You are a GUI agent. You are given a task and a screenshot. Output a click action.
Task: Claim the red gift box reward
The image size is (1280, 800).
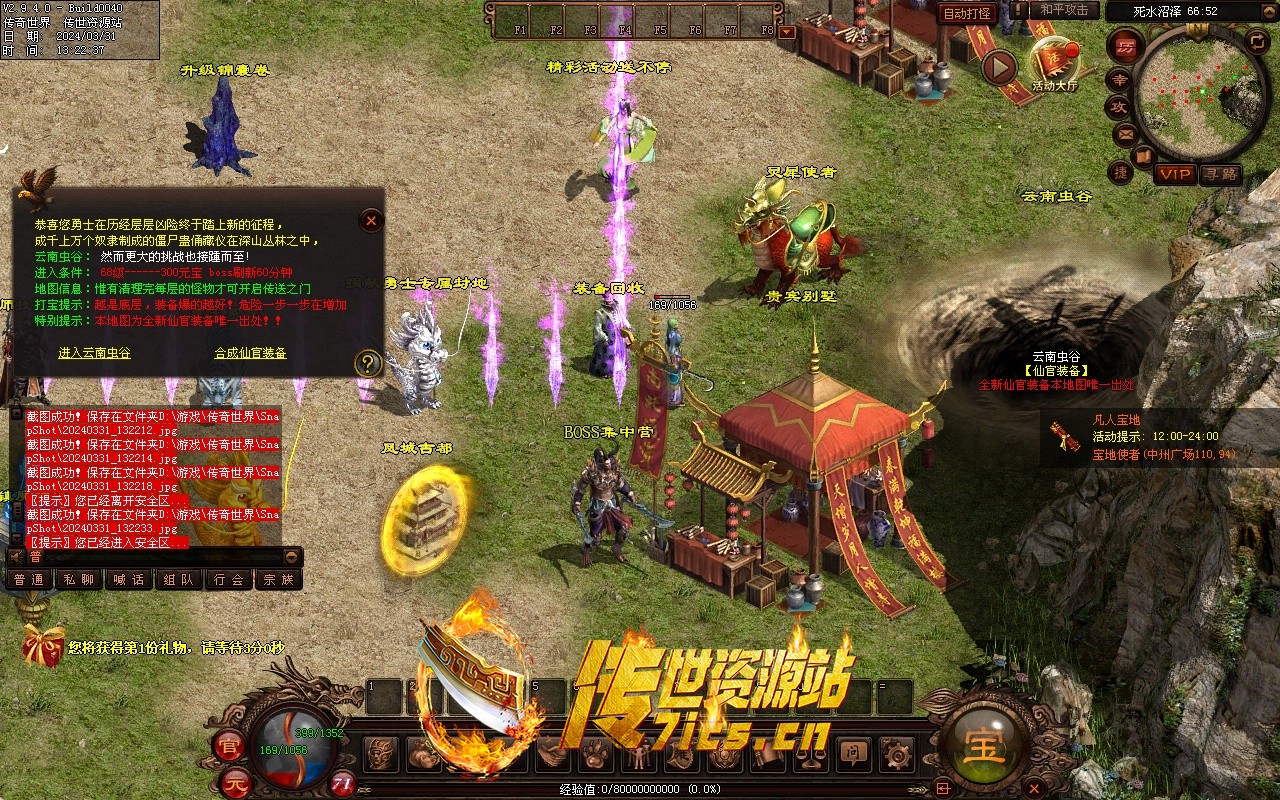point(43,645)
